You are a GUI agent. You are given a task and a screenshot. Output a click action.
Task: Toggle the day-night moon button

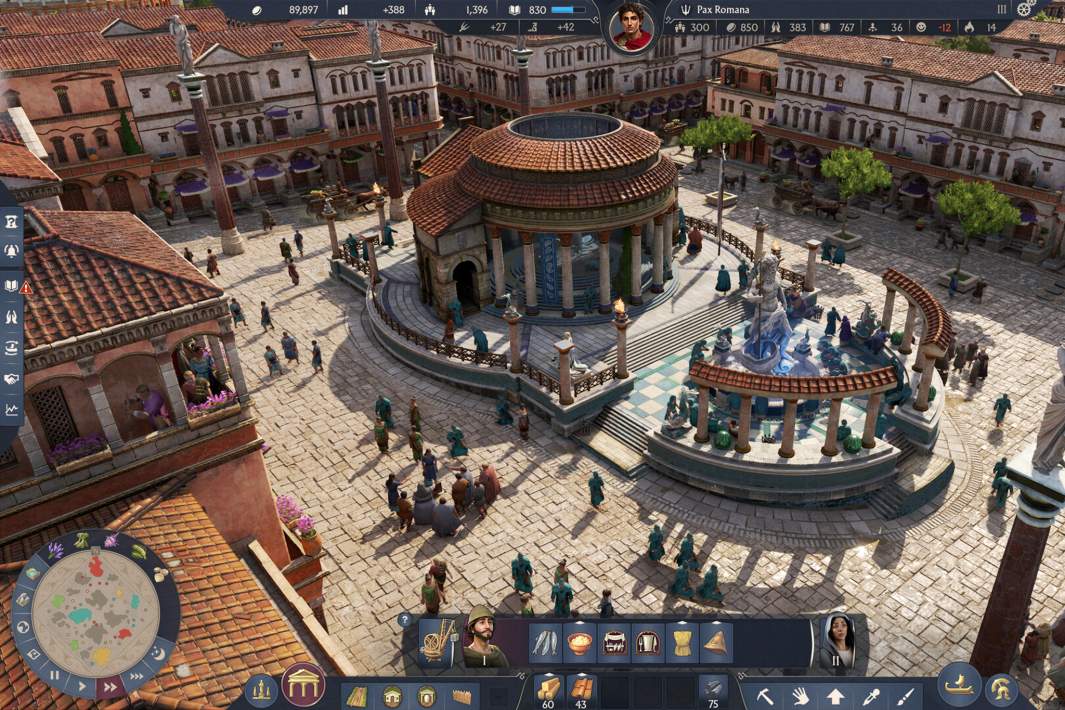coord(158,653)
